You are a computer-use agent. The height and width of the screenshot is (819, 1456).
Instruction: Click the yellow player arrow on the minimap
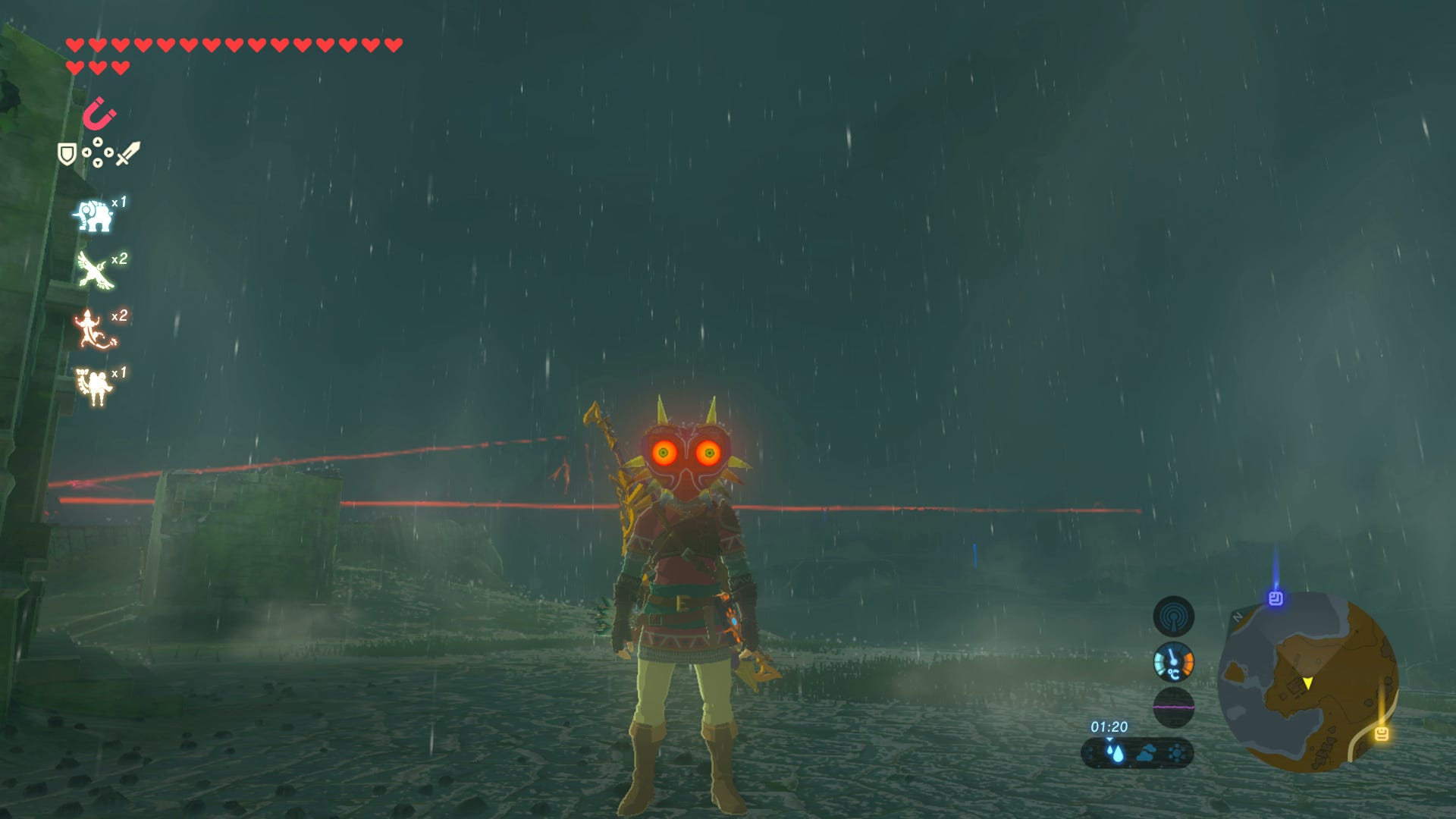click(x=1308, y=684)
